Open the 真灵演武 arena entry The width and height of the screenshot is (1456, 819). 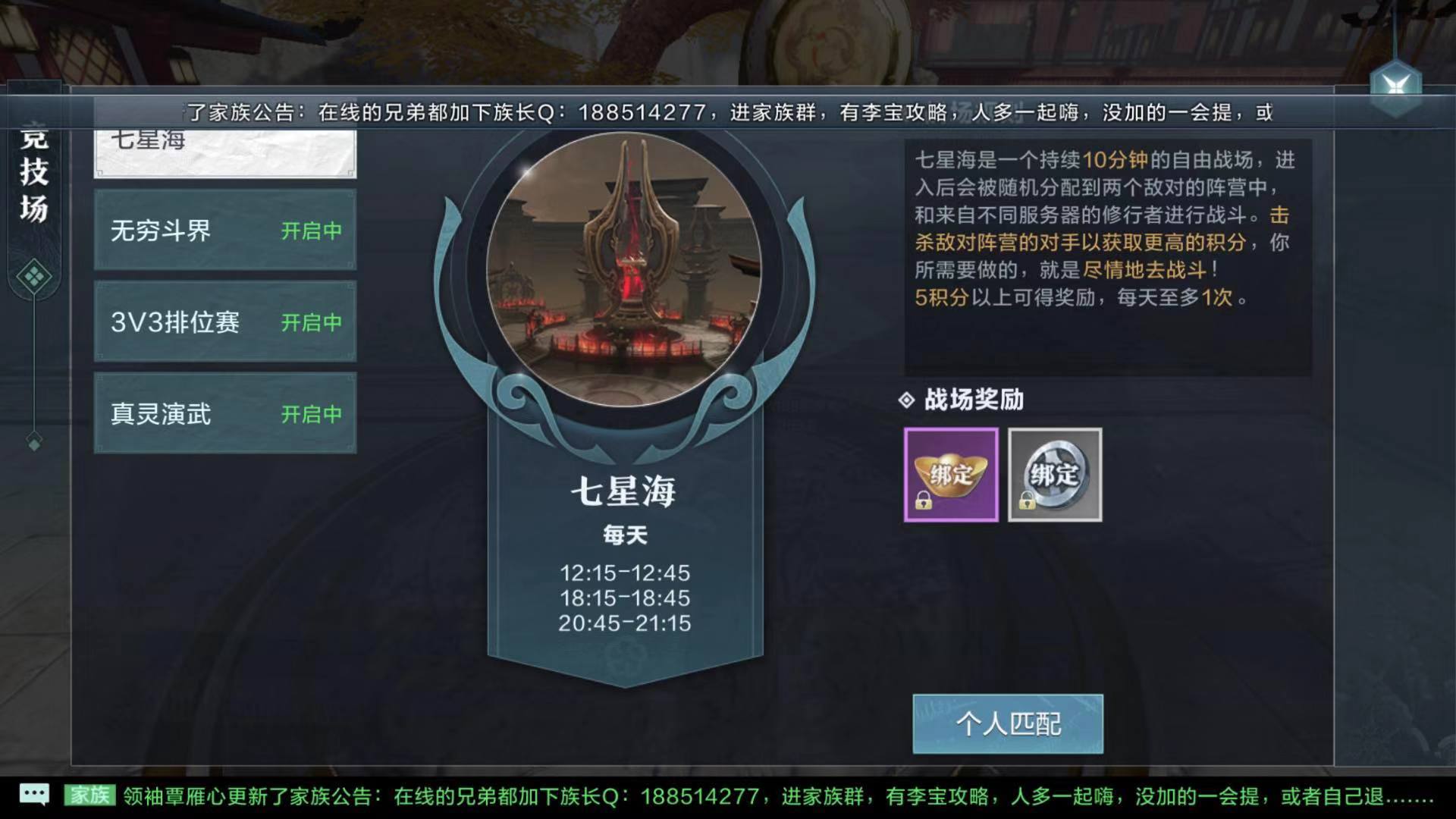pyautogui.click(x=224, y=415)
